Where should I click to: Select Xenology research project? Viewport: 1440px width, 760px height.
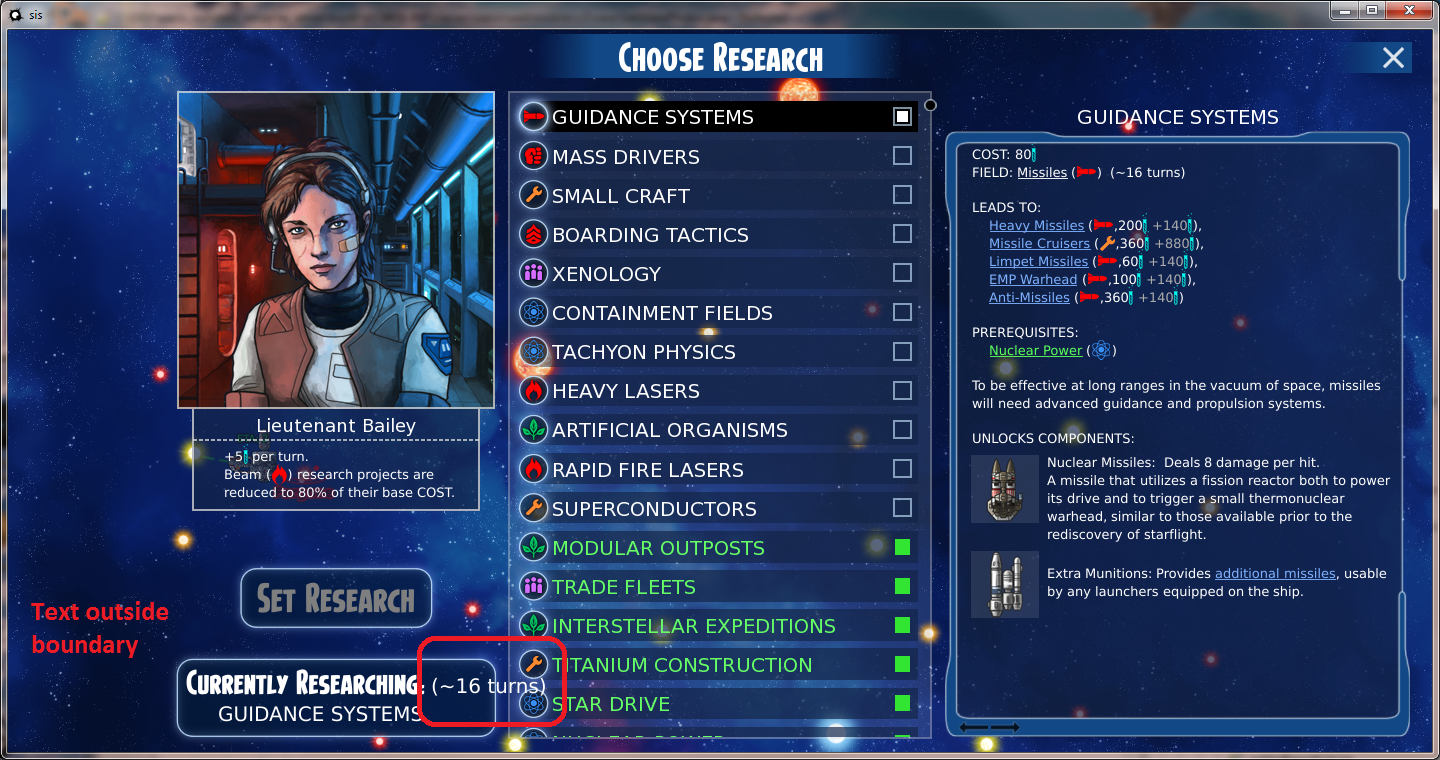(606, 274)
